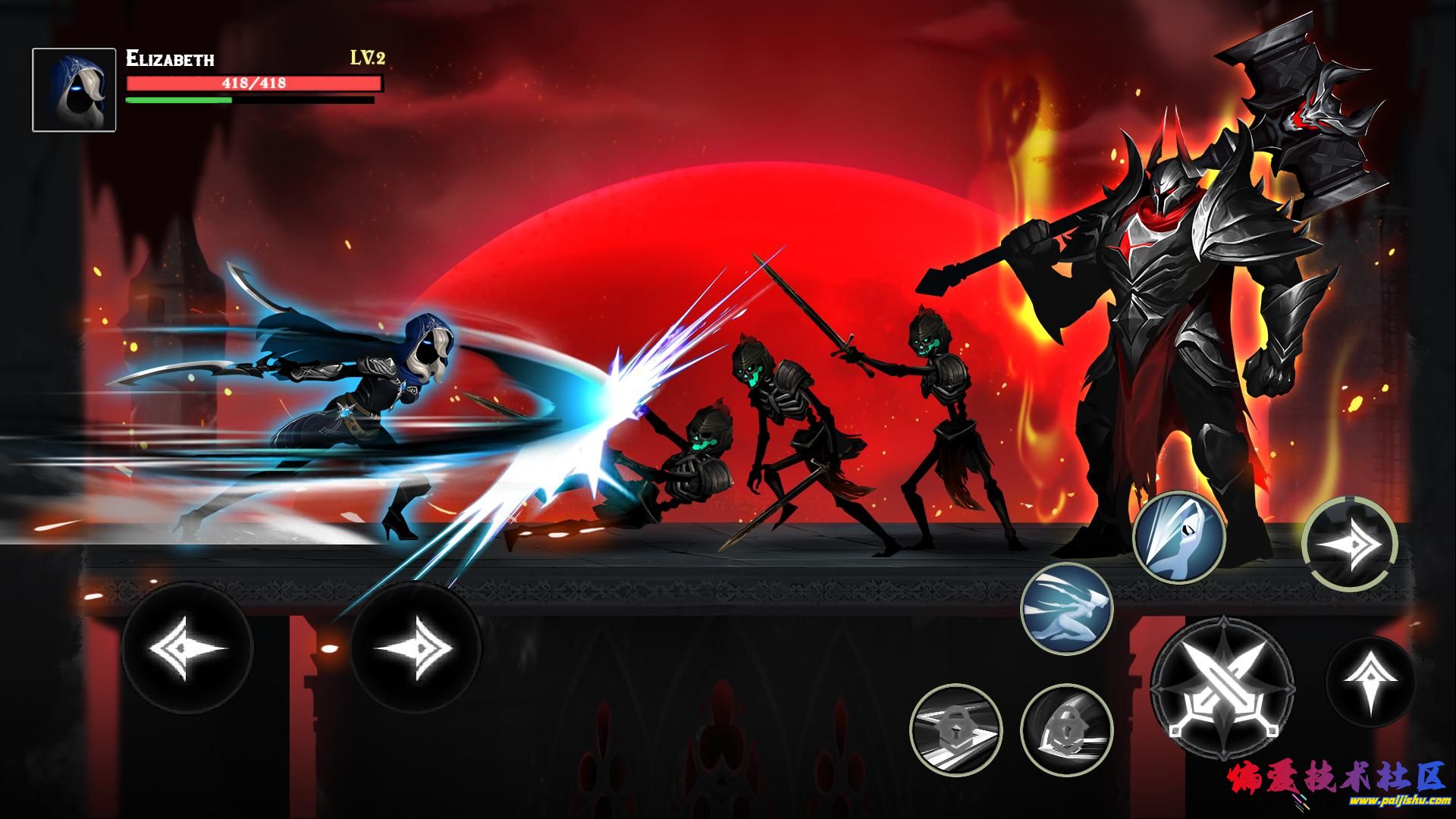Tap the move right arrow button

coord(416,649)
